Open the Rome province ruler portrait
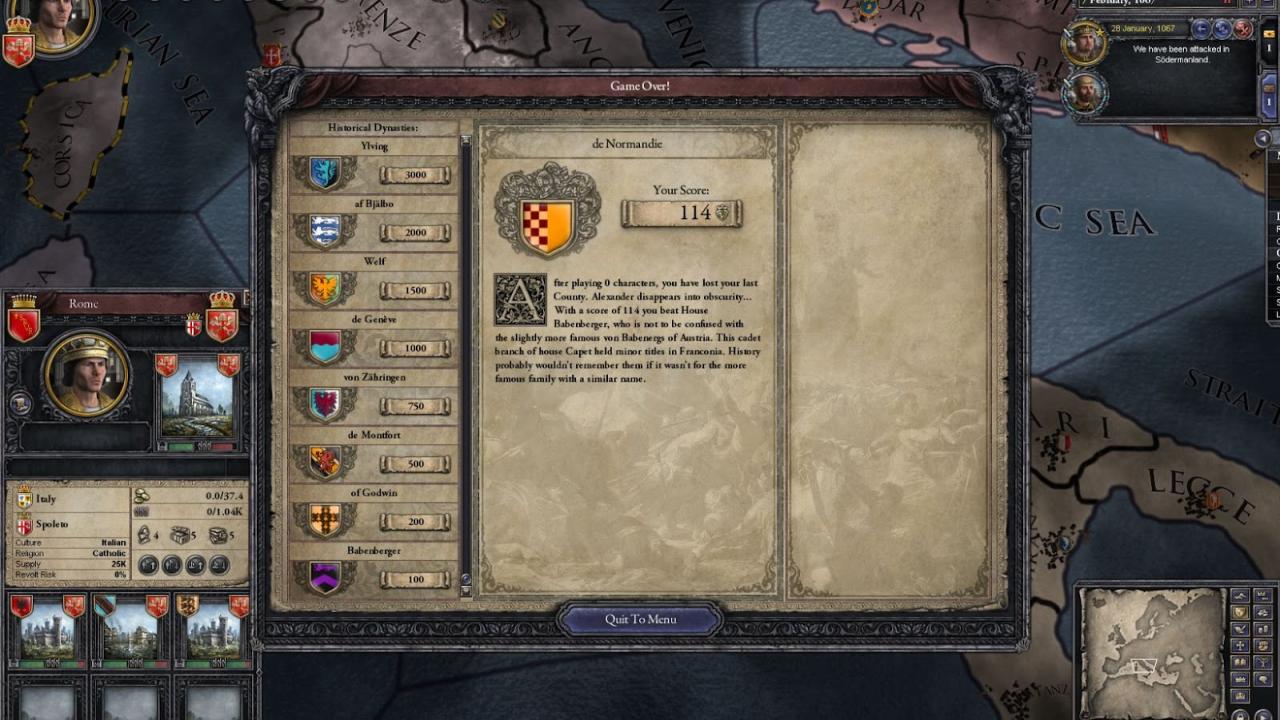The image size is (1280, 720). click(86, 376)
